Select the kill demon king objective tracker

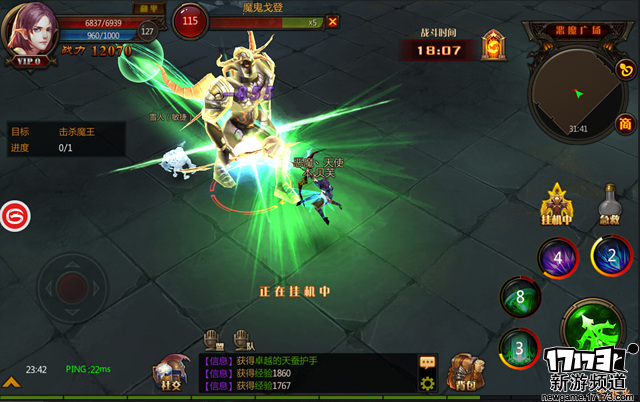66,139
